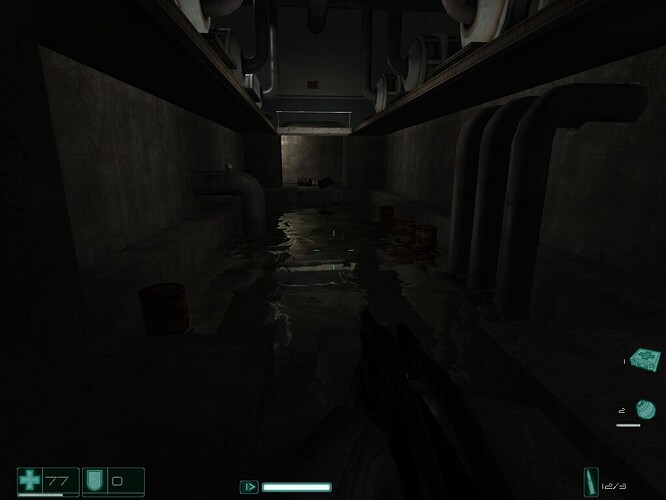Click the ammo magazine icon
This screenshot has height=500, width=666.
click(592, 481)
